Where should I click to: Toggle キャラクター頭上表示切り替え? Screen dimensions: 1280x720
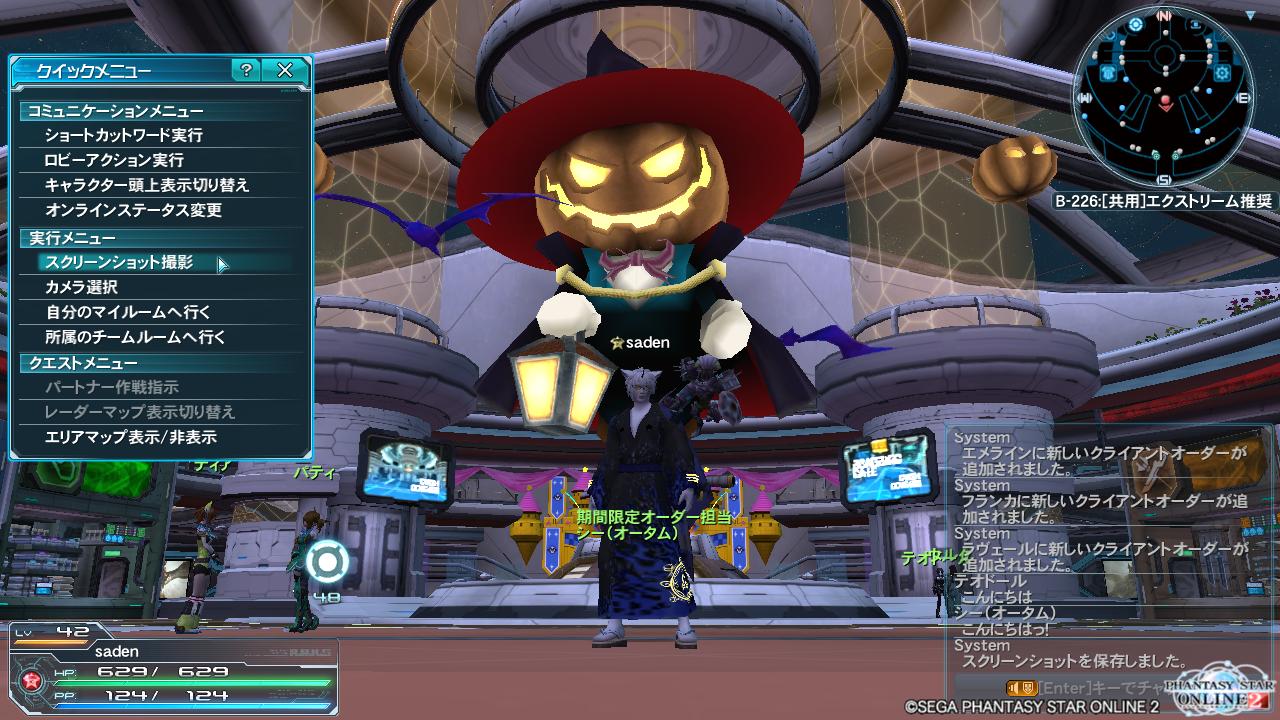pyautogui.click(x=147, y=185)
